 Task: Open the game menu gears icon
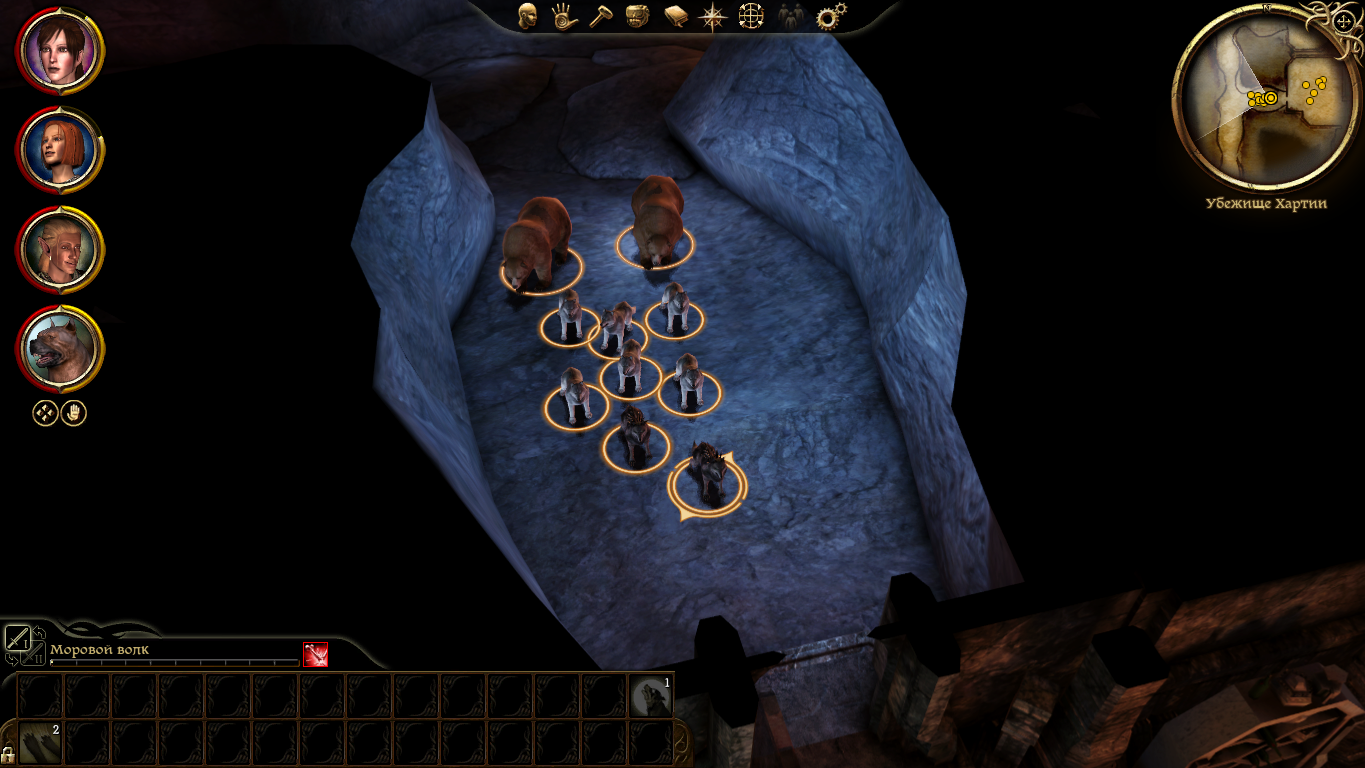tap(827, 16)
